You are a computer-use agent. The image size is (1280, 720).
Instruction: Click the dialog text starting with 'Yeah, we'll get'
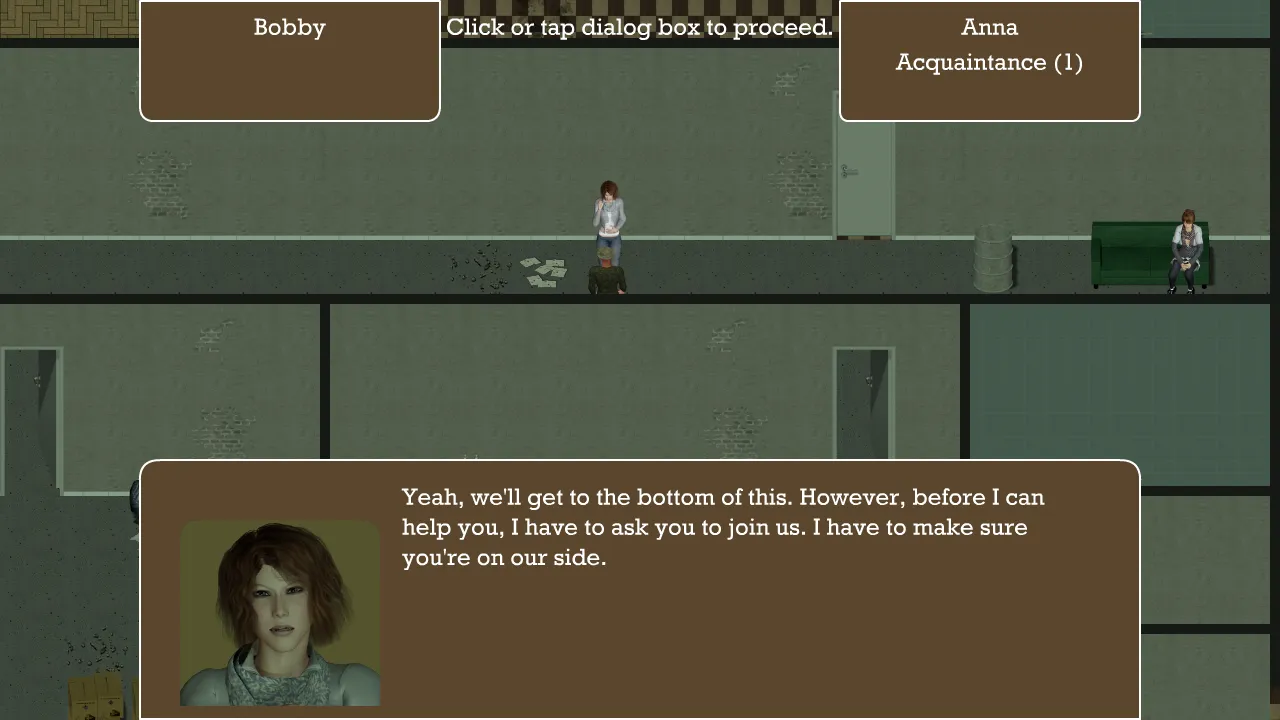click(720, 527)
